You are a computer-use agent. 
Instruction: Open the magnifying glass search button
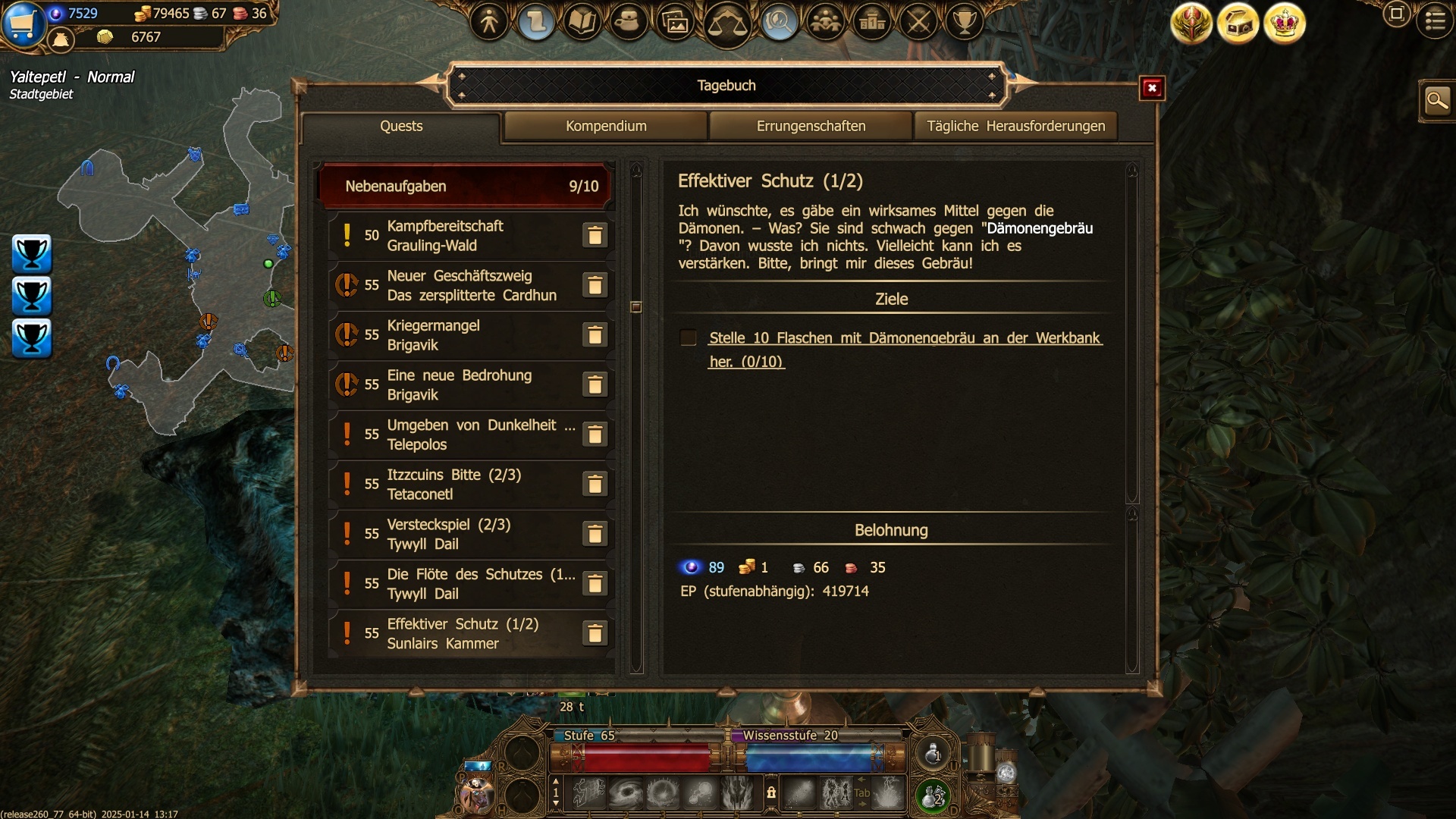[x=1436, y=100]
